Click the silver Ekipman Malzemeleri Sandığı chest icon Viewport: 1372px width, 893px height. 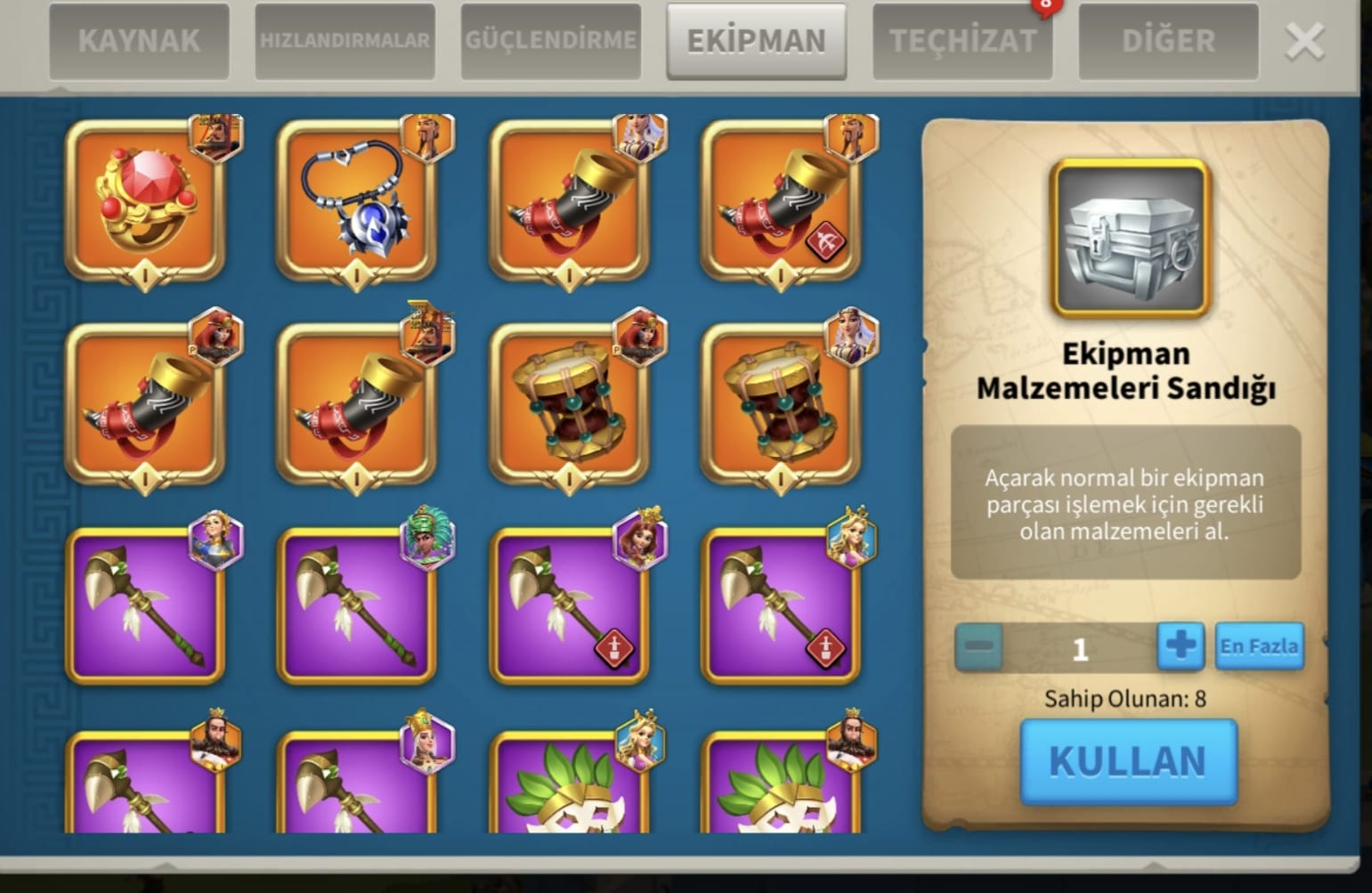(x=1130, y=239)
